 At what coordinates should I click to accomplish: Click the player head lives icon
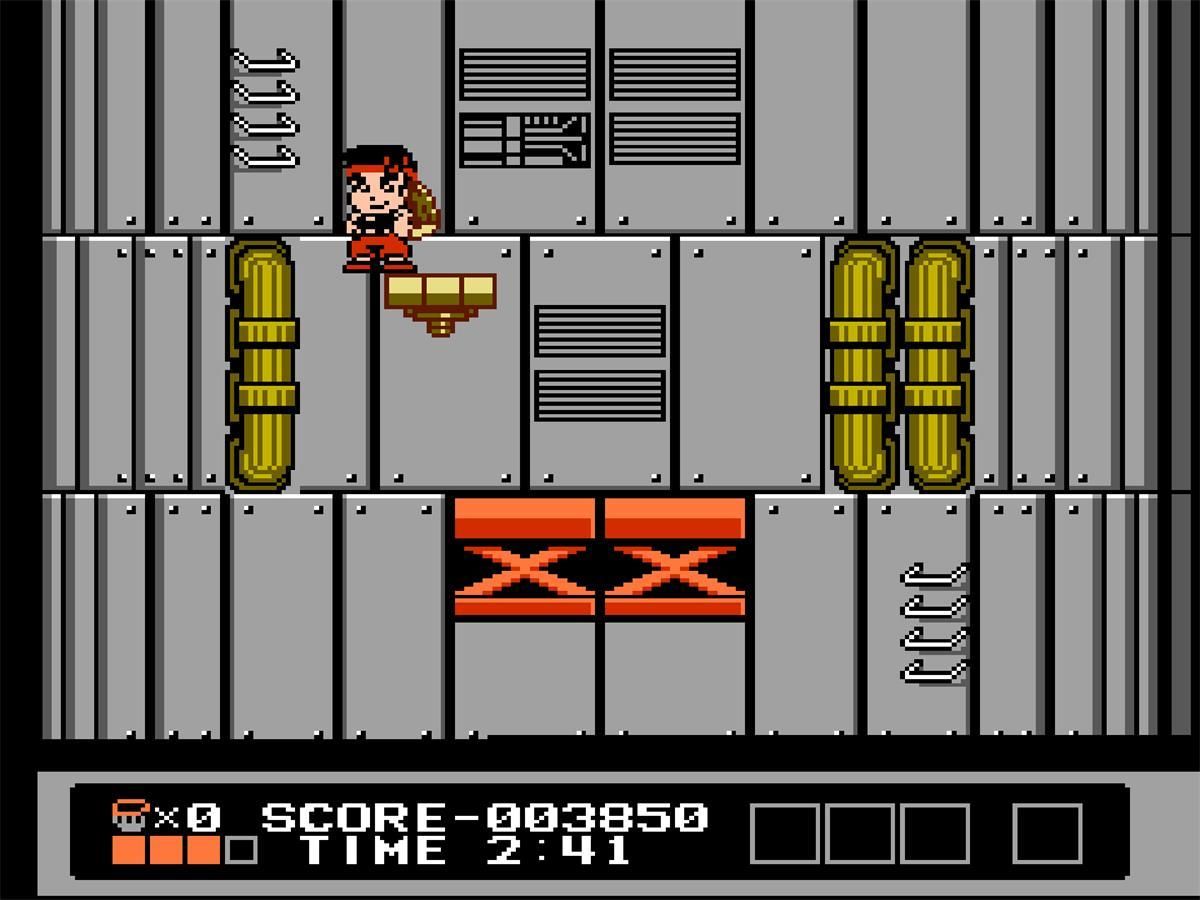click(130, 816)
